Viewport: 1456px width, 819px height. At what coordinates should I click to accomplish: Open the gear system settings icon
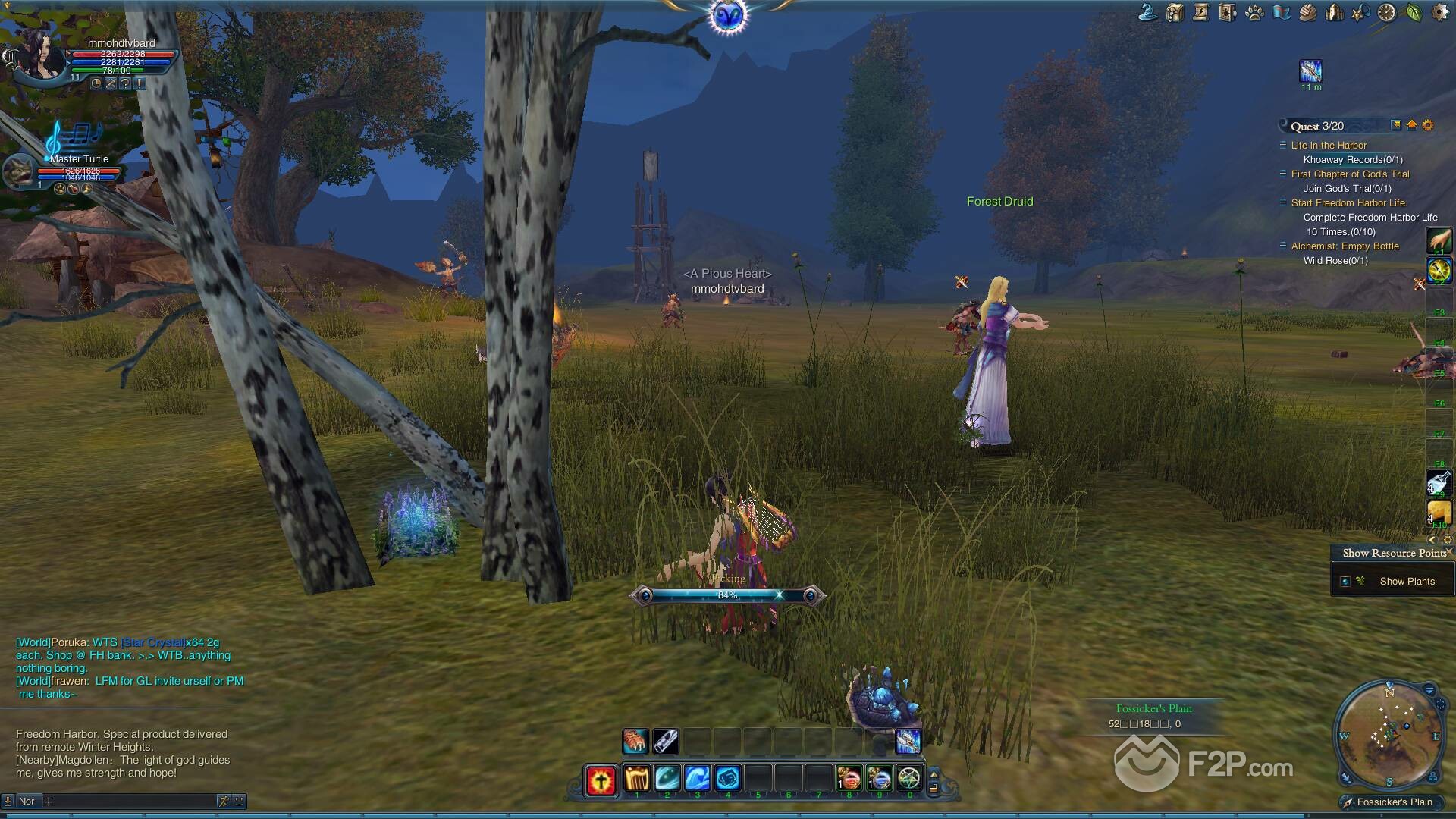tap(1439, 13)
